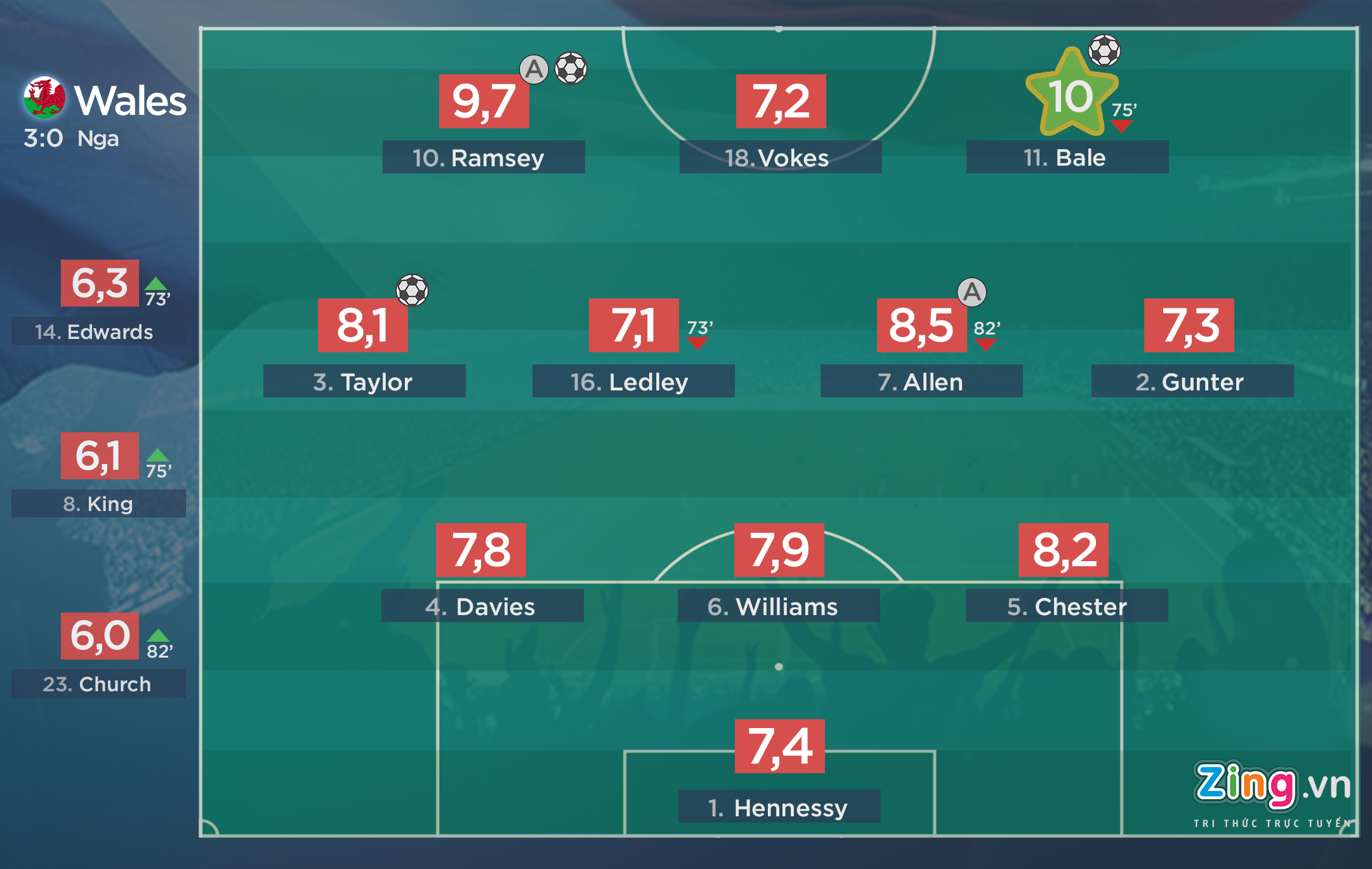Pick the 6. Williams player label

click(778, 606)
